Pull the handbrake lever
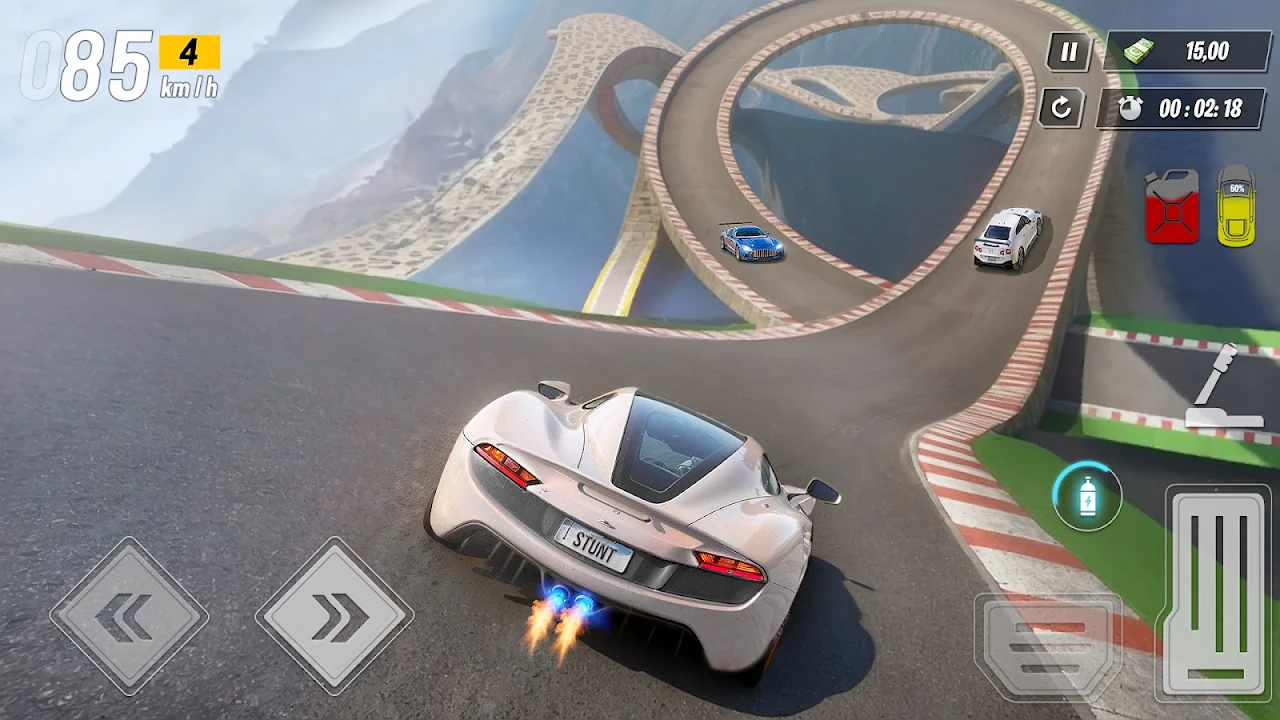 [1217, 389]
